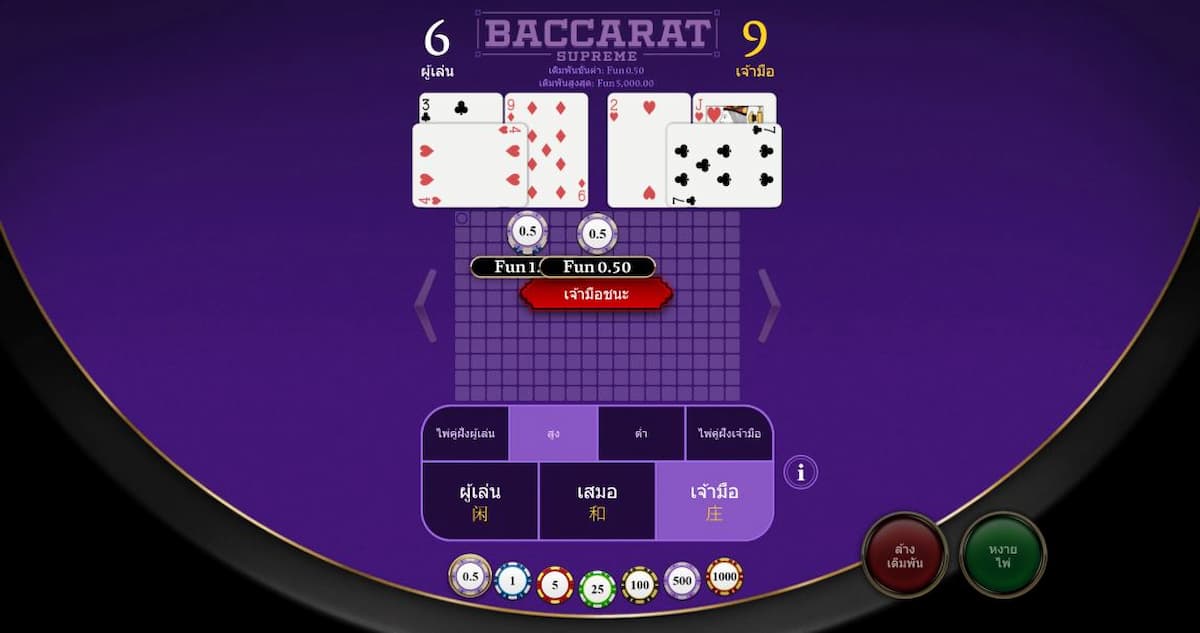This screenshot has height=633, width=1200.
Task: Clear bets with the red ล้างเดิมพัน button
Action: pos(905,555)
